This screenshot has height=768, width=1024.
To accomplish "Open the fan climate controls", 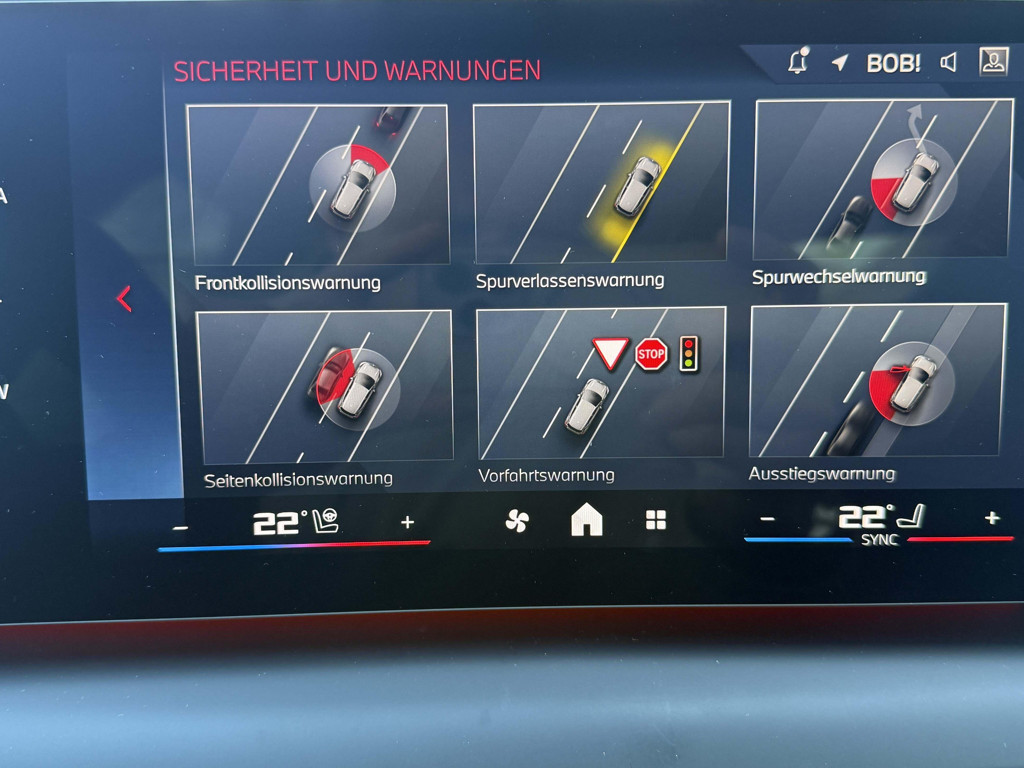I will tap(517, 521).
